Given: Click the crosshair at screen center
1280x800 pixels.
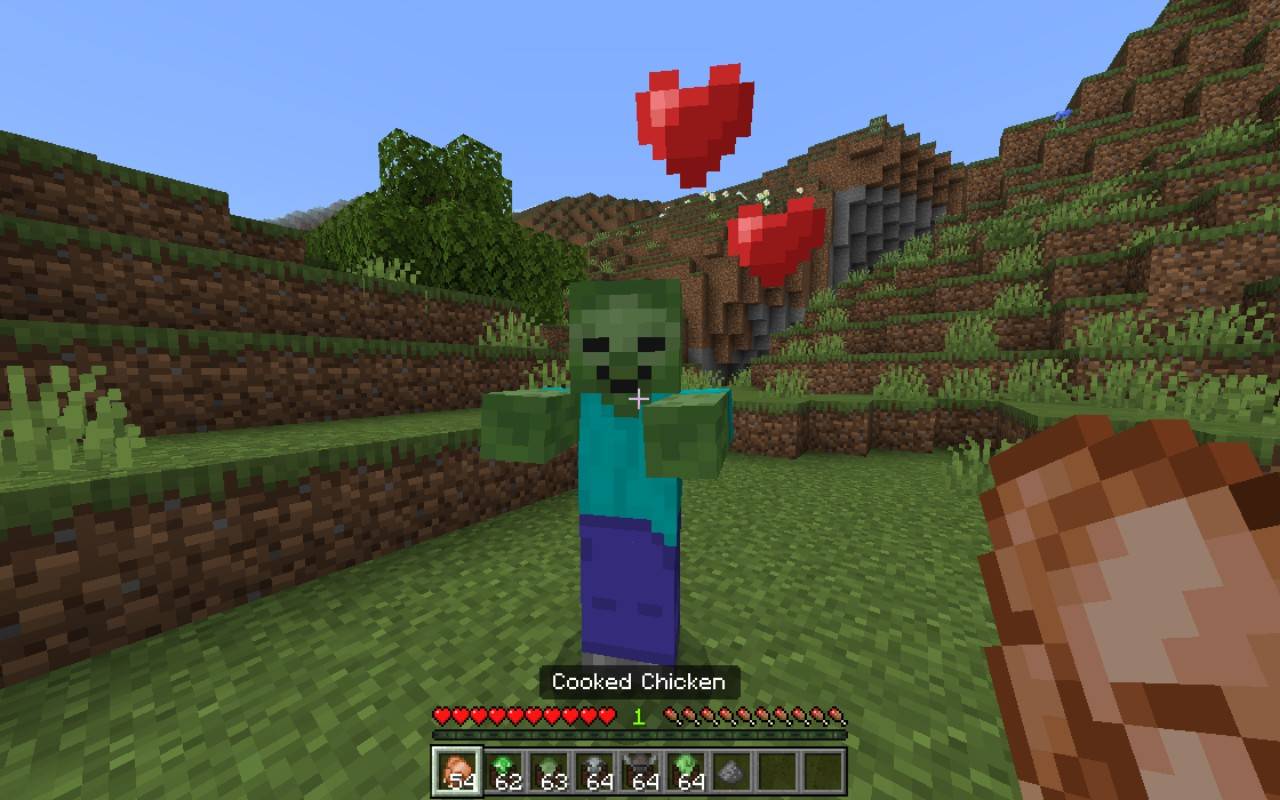Looking at the screenshot, I should click(x=637, y=397).
